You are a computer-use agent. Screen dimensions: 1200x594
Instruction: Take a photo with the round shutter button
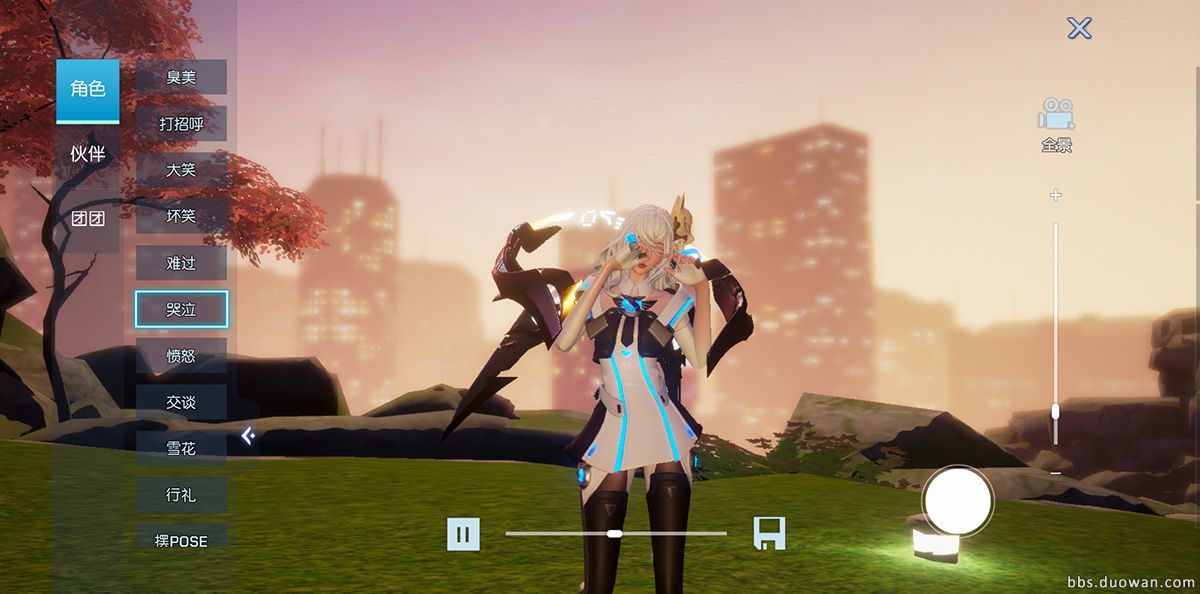click(957, 500)
